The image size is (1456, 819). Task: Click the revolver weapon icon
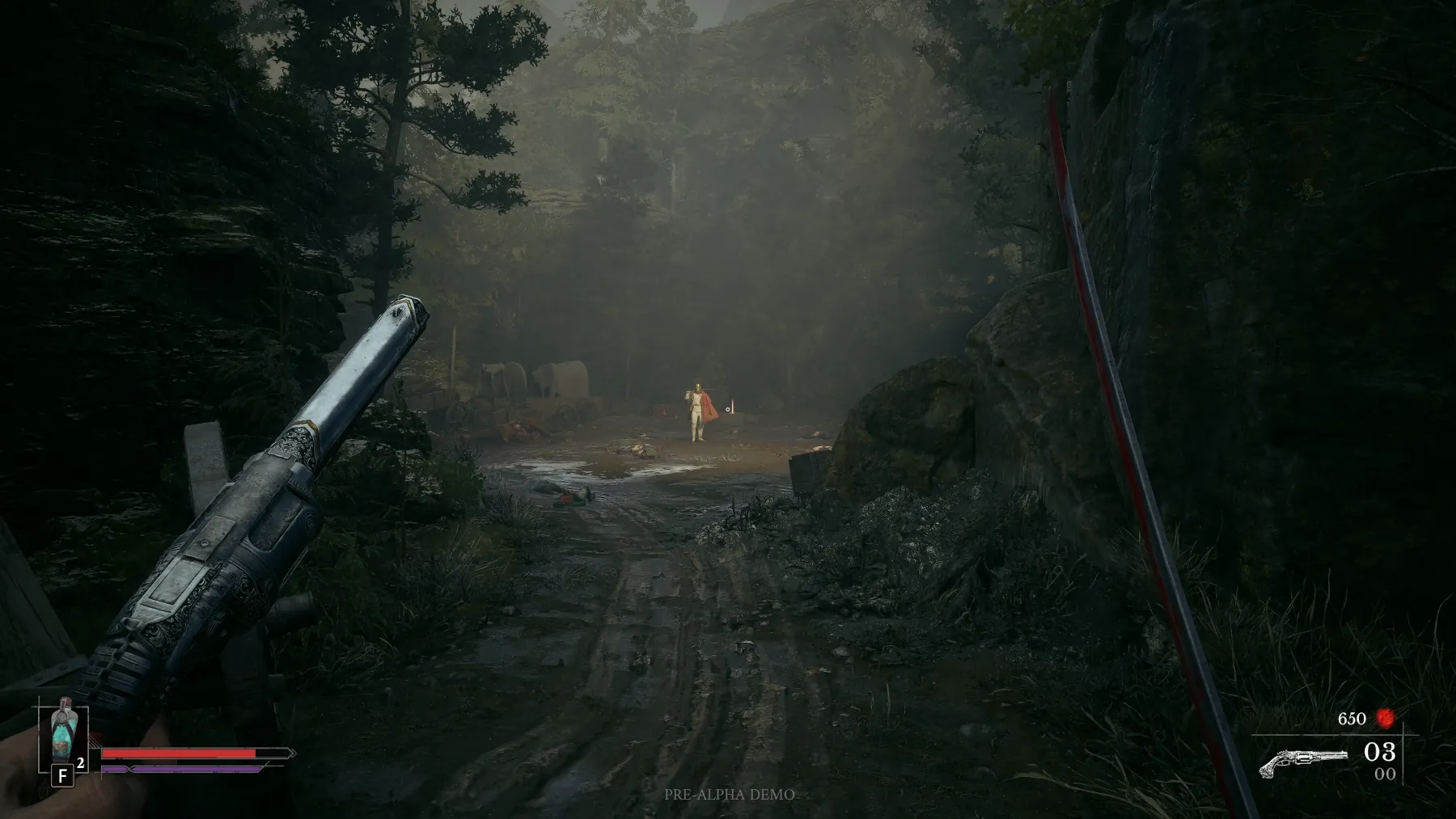tap(1303, 762)
